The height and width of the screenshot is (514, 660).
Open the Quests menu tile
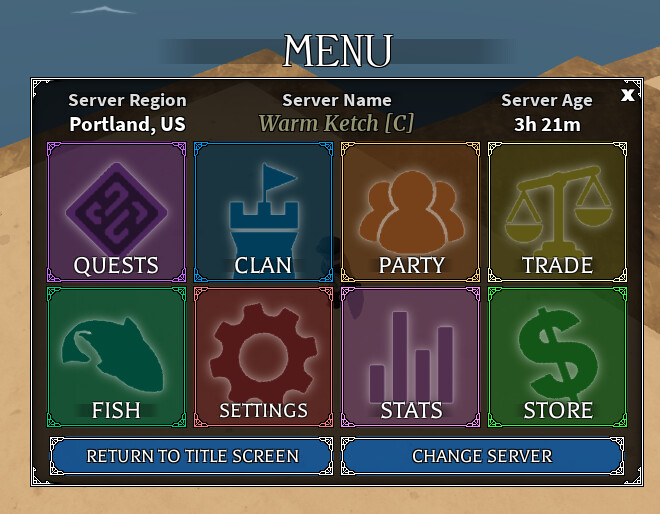[116, 212]
